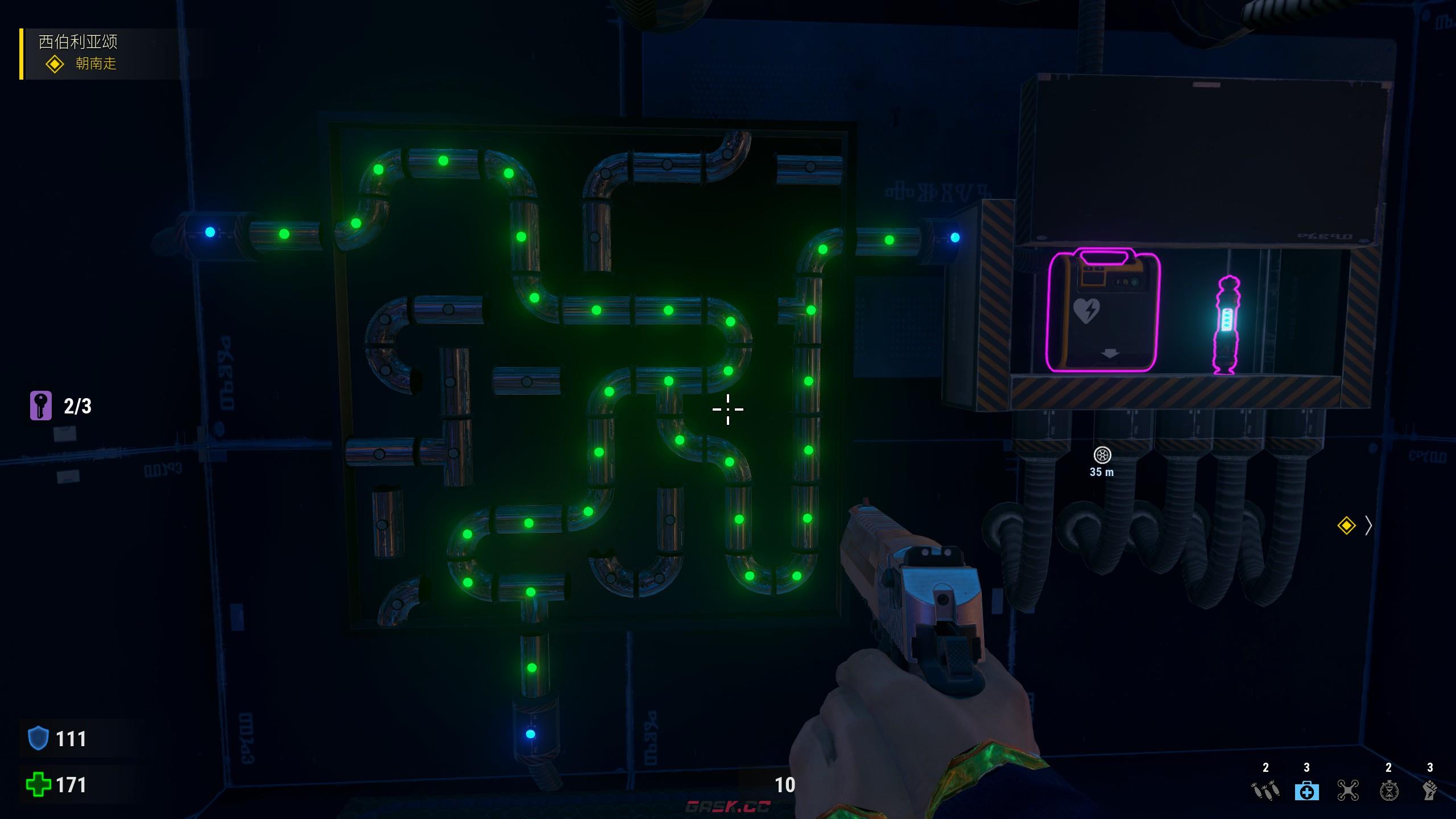
Task: Activate the lightning fist icon
Action: (1430, 790)
